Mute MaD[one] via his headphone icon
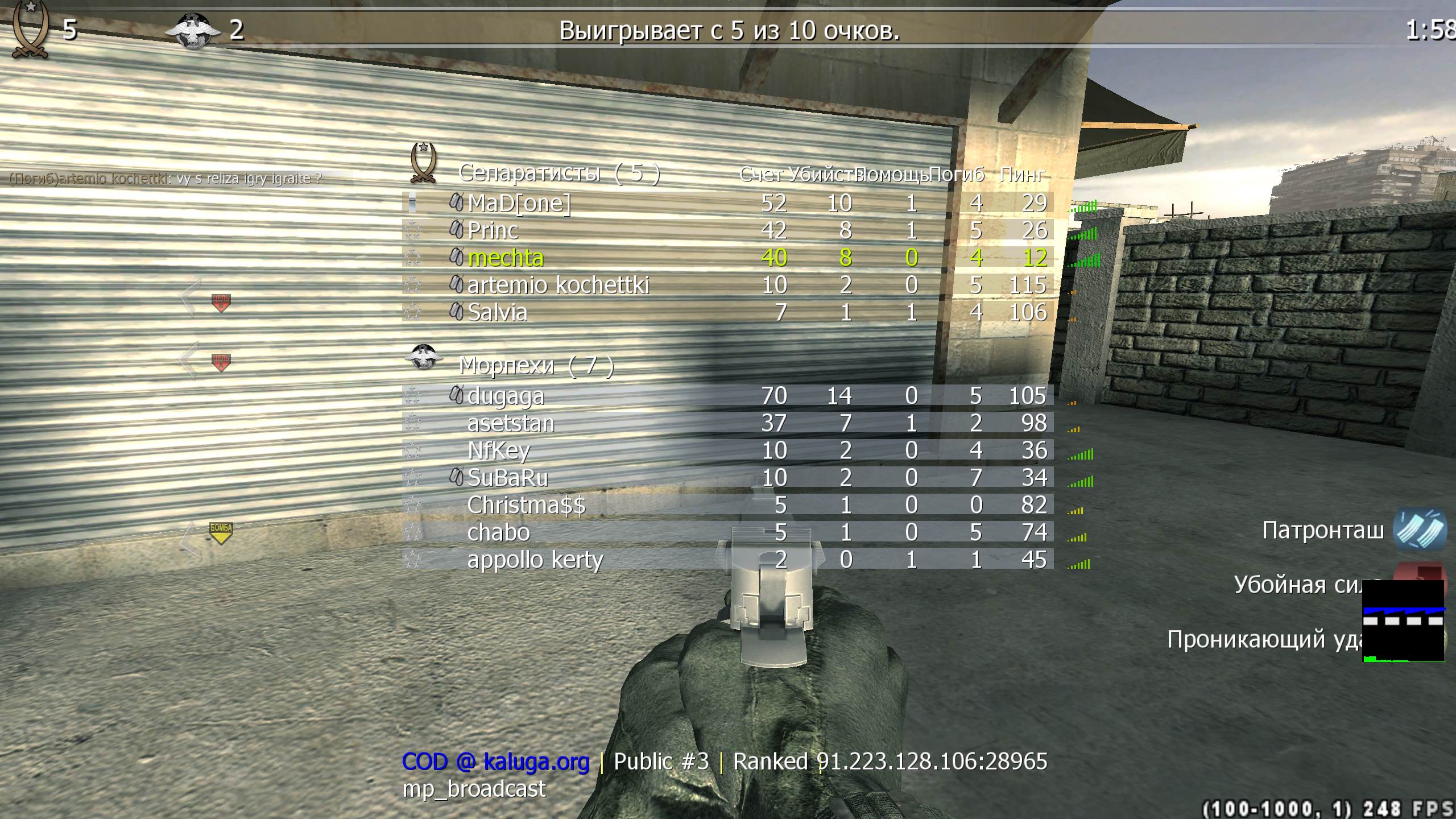This screenshot has width=1456, height=819. point(456,203)
